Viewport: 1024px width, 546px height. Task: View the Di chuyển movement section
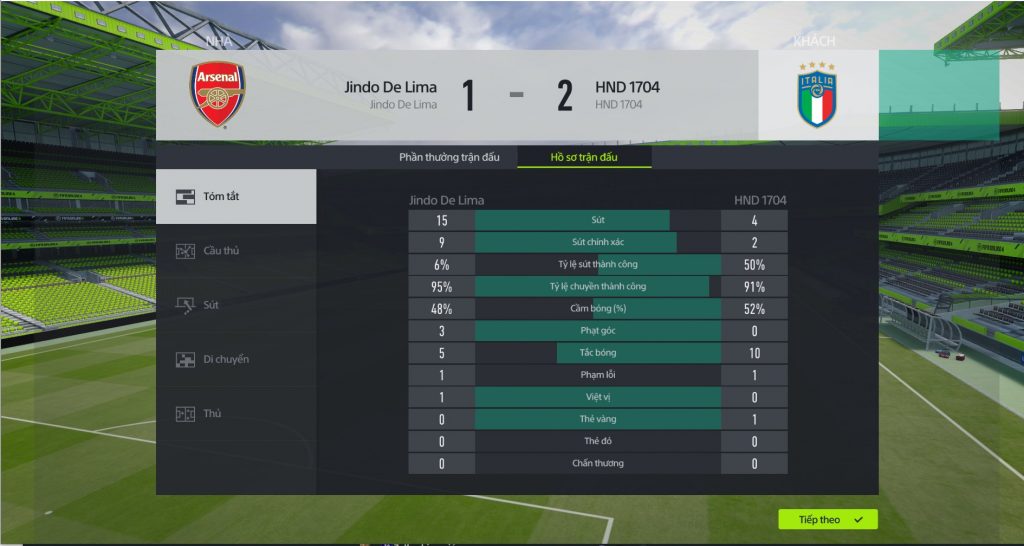pos(236,359)
